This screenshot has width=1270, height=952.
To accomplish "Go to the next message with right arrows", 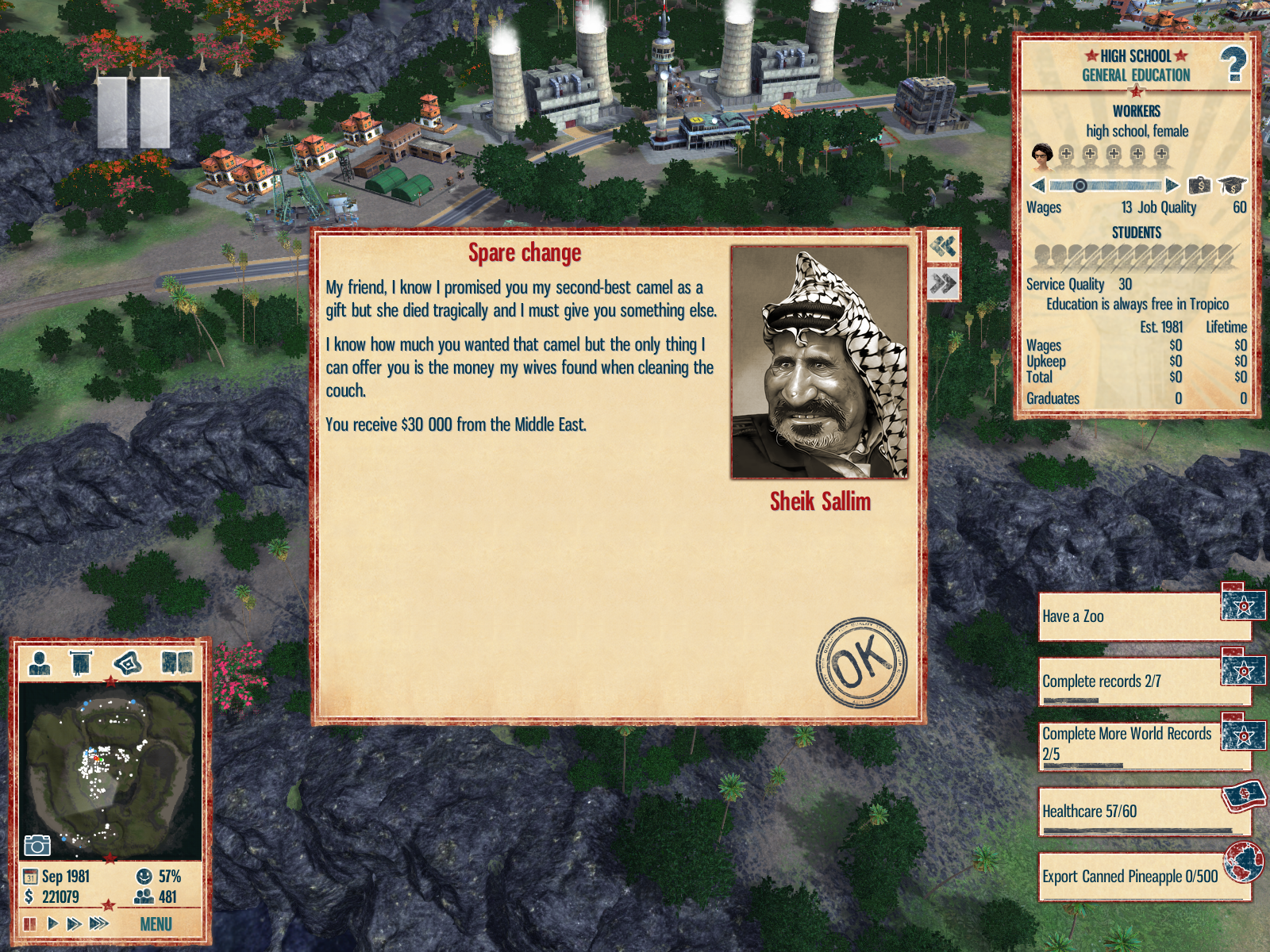I will coord(943,283).
